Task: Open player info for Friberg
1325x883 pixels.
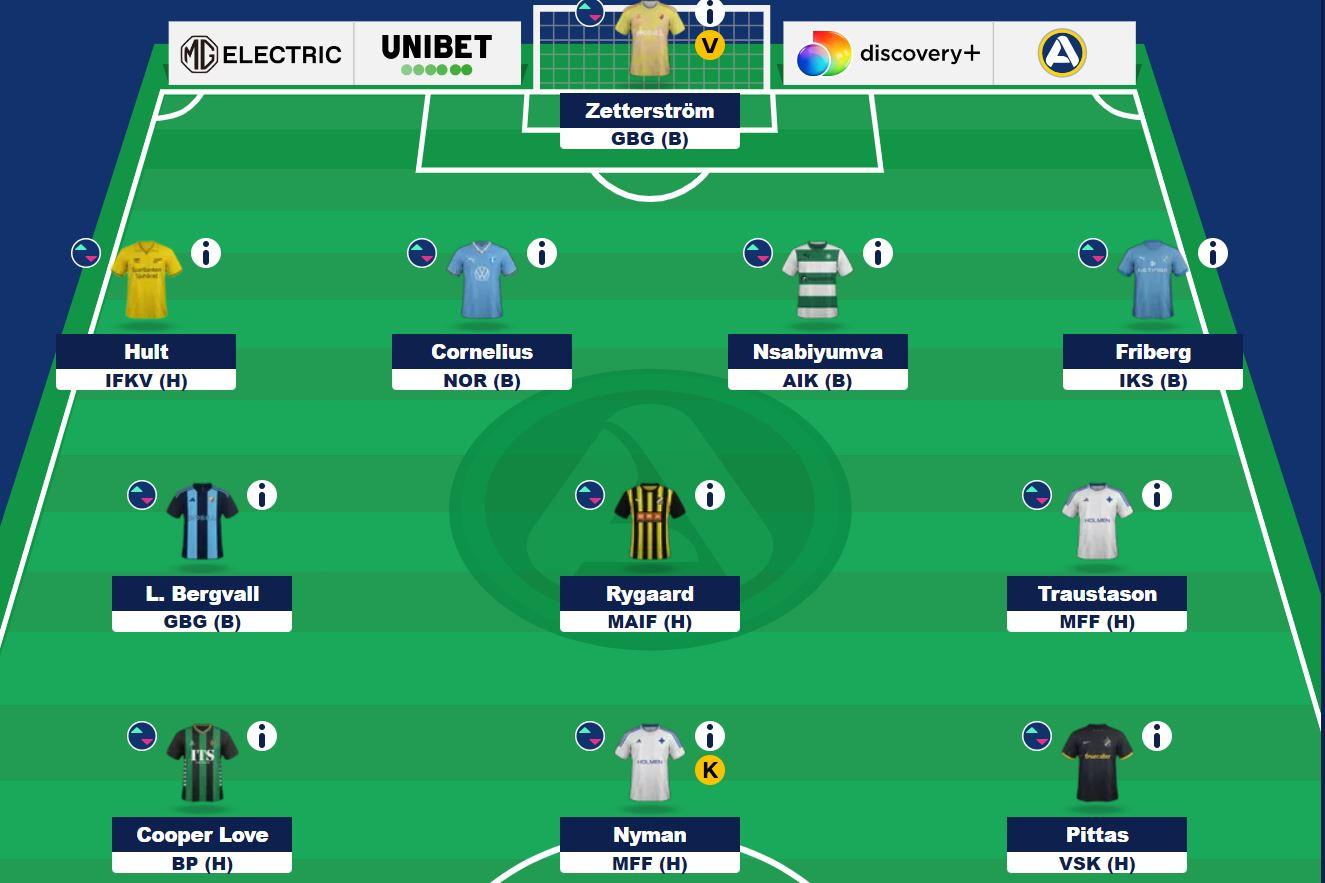Action: coord(1213,253)
